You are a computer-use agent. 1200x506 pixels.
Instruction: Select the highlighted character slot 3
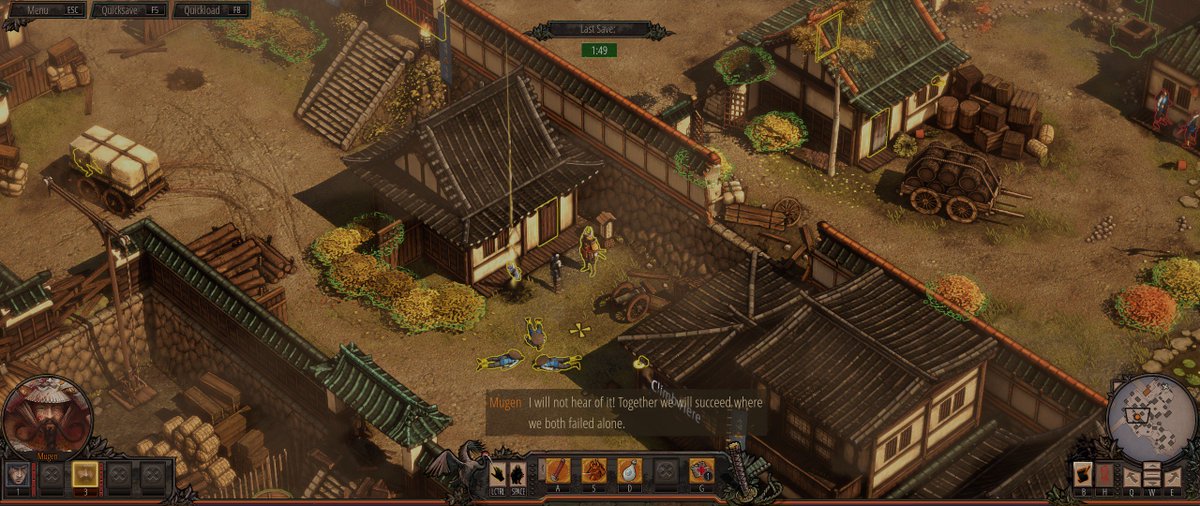click(x=85, y=473)
